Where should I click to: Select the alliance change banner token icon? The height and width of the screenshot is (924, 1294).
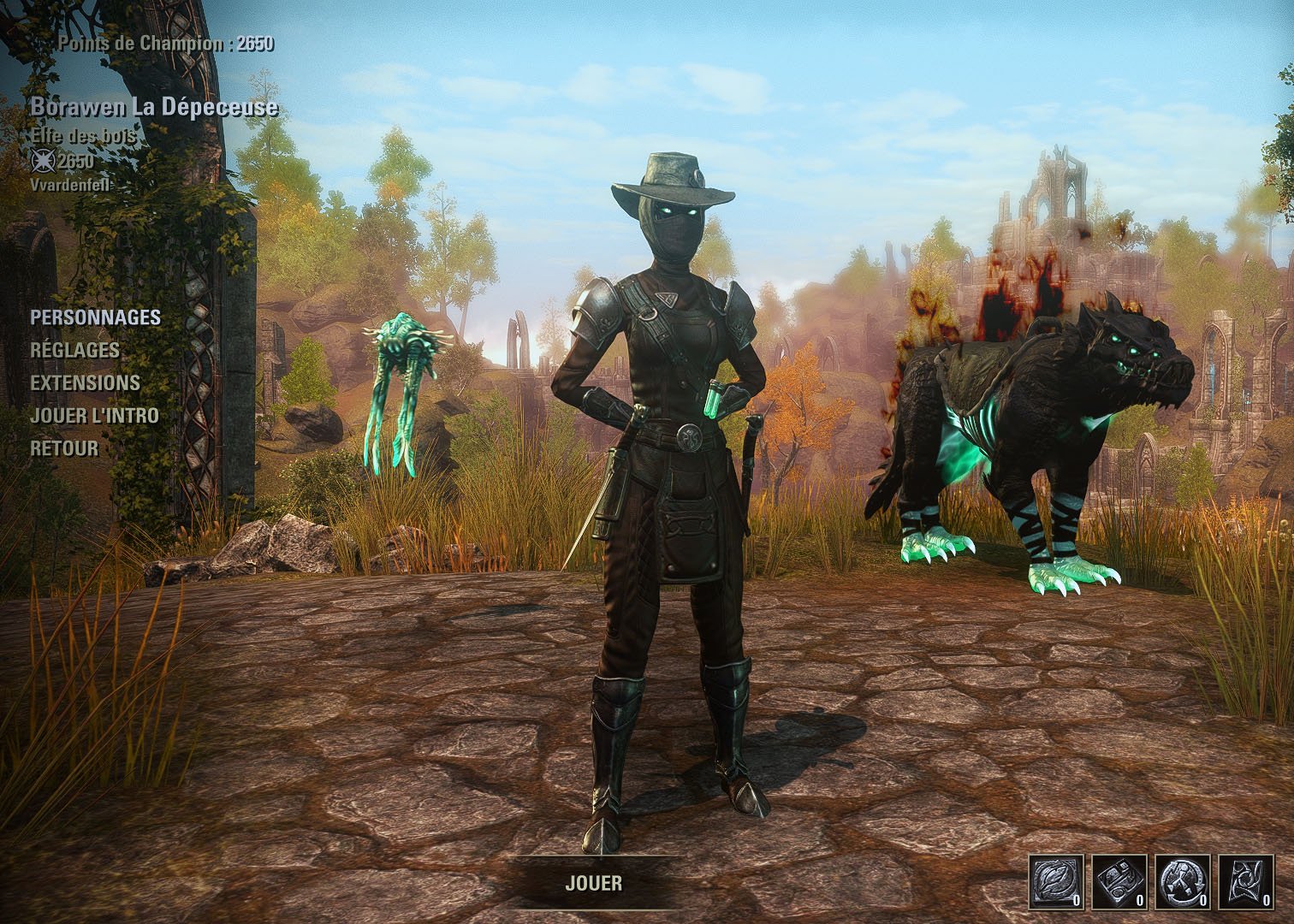[x=1246, y=880]
